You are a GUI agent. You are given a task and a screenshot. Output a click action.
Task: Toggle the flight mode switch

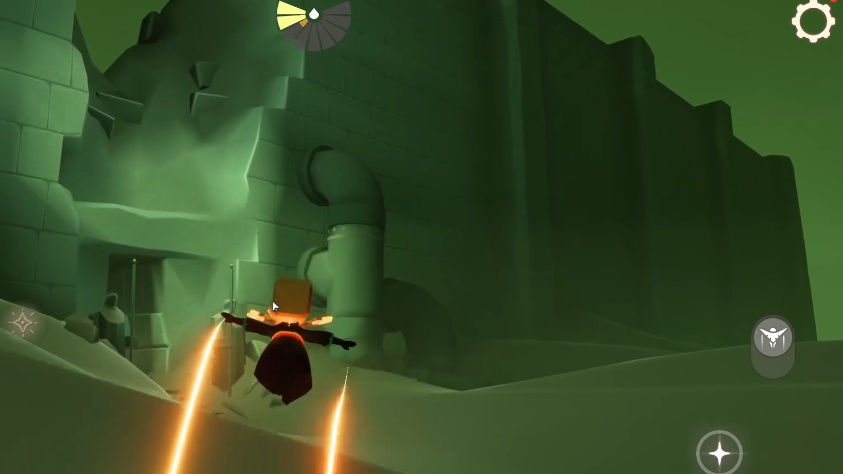772,346
